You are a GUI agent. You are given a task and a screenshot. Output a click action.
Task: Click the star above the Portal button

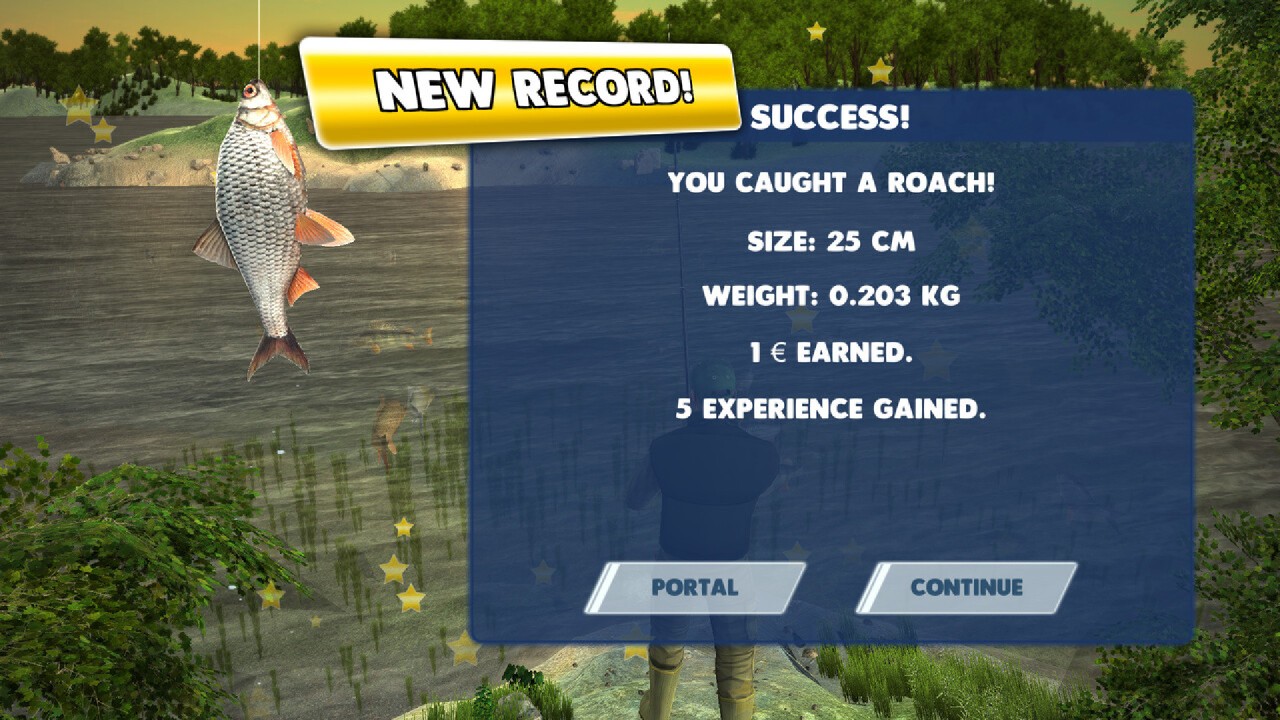pos(795,548)
